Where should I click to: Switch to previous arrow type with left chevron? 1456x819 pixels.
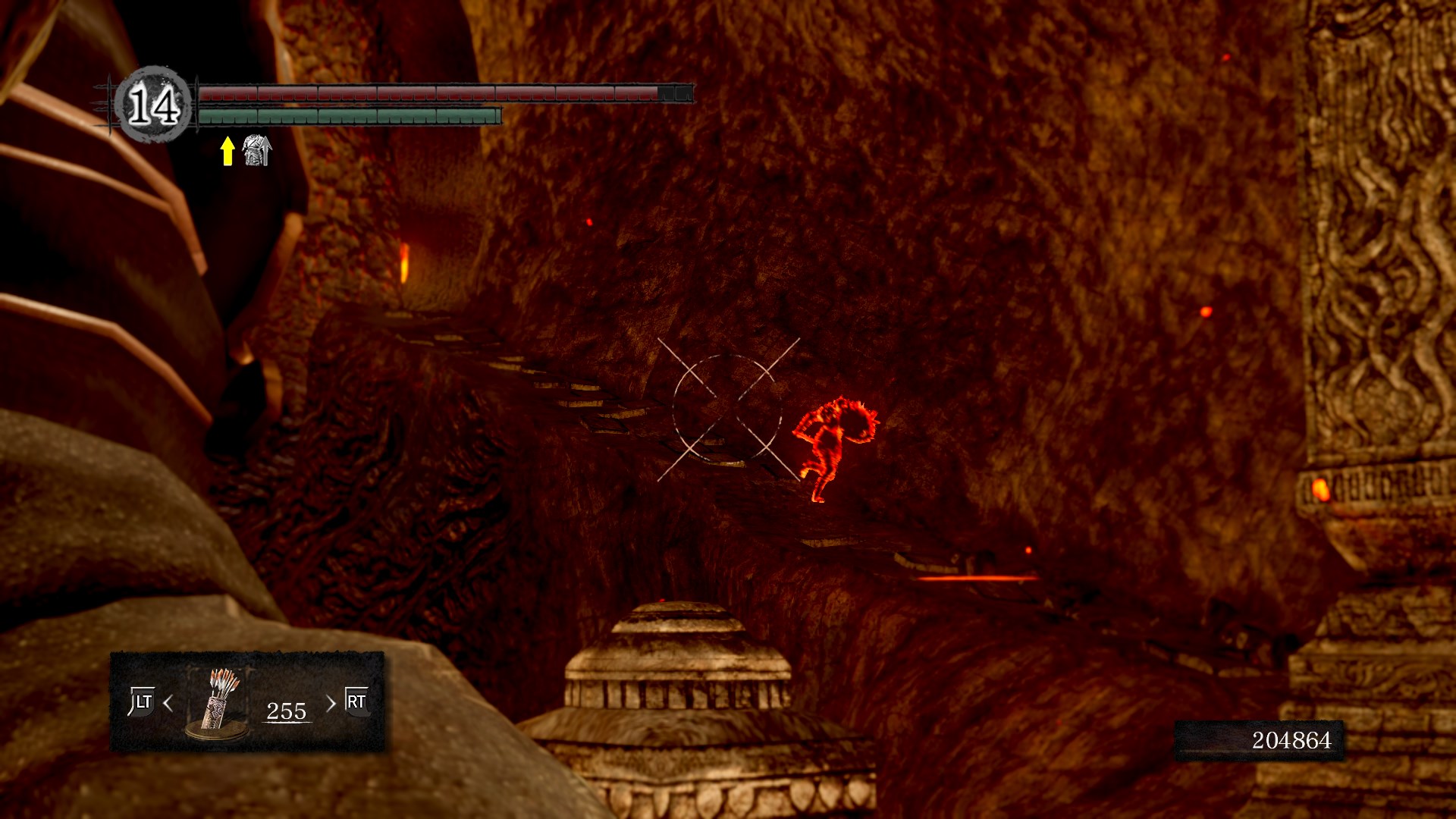168,704
